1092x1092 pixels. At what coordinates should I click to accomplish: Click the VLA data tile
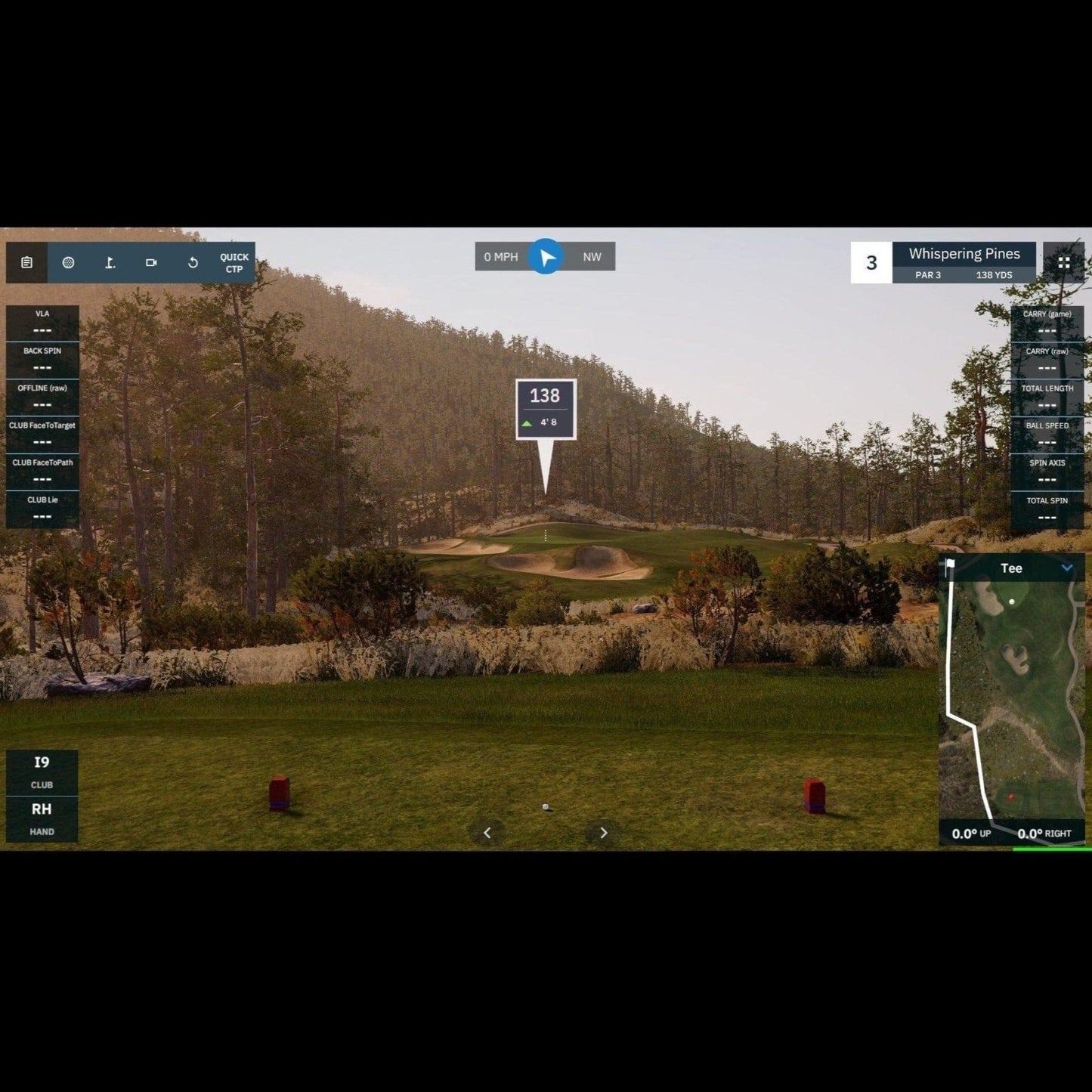(x=42, y=323)
